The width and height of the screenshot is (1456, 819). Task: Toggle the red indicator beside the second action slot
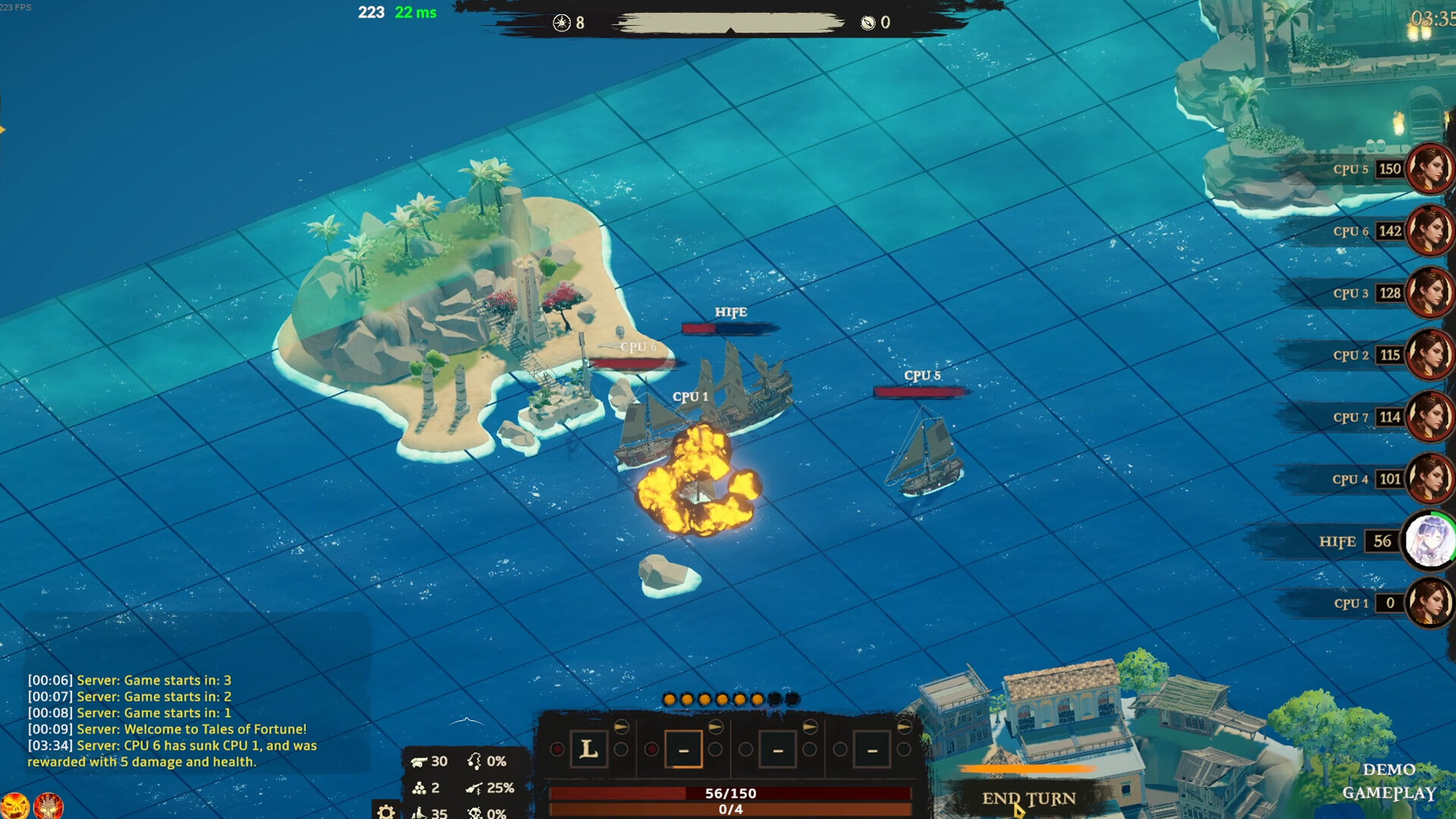[x=652, y=751]
